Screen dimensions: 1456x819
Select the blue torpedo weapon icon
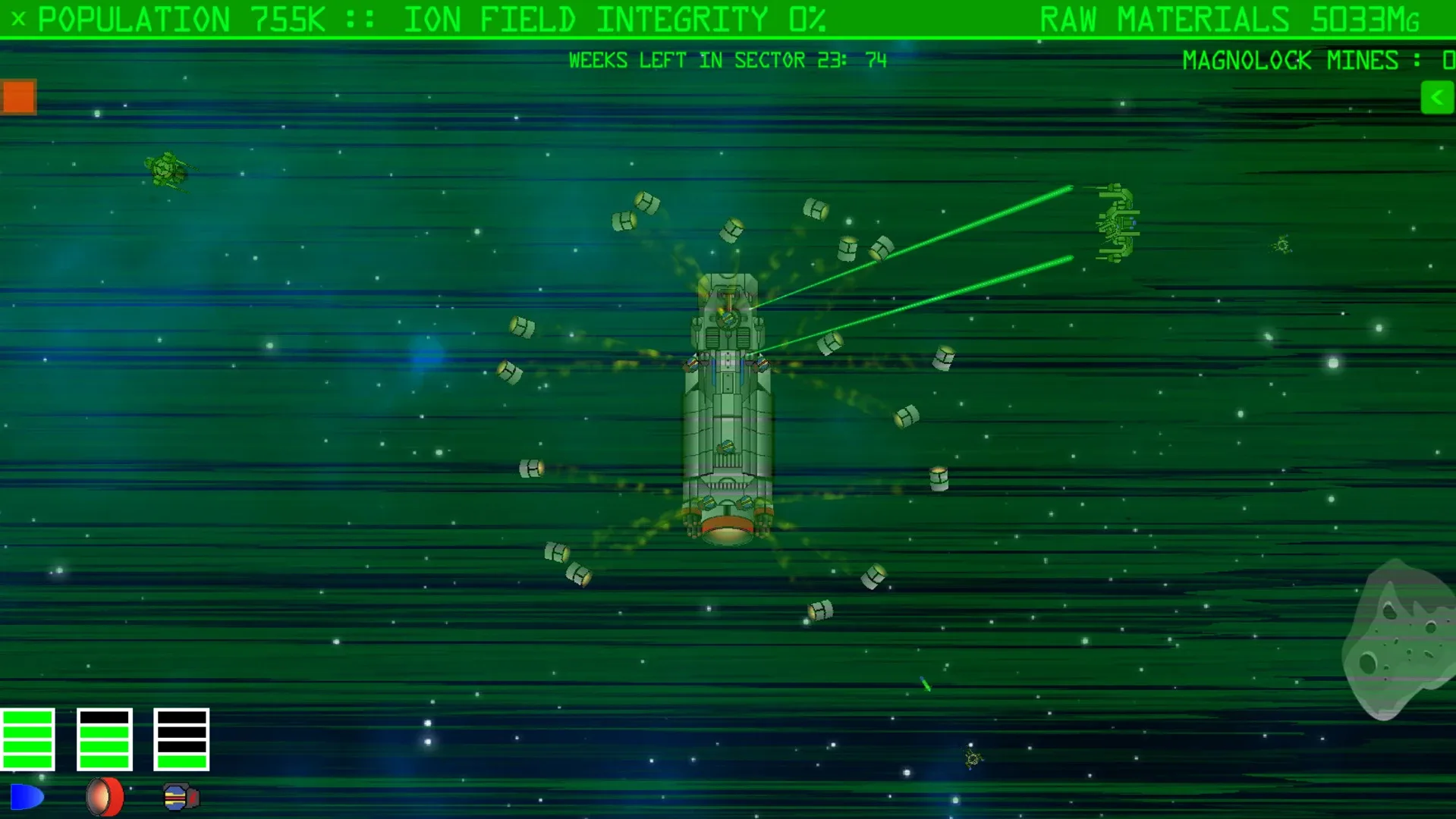coord(29,795)
